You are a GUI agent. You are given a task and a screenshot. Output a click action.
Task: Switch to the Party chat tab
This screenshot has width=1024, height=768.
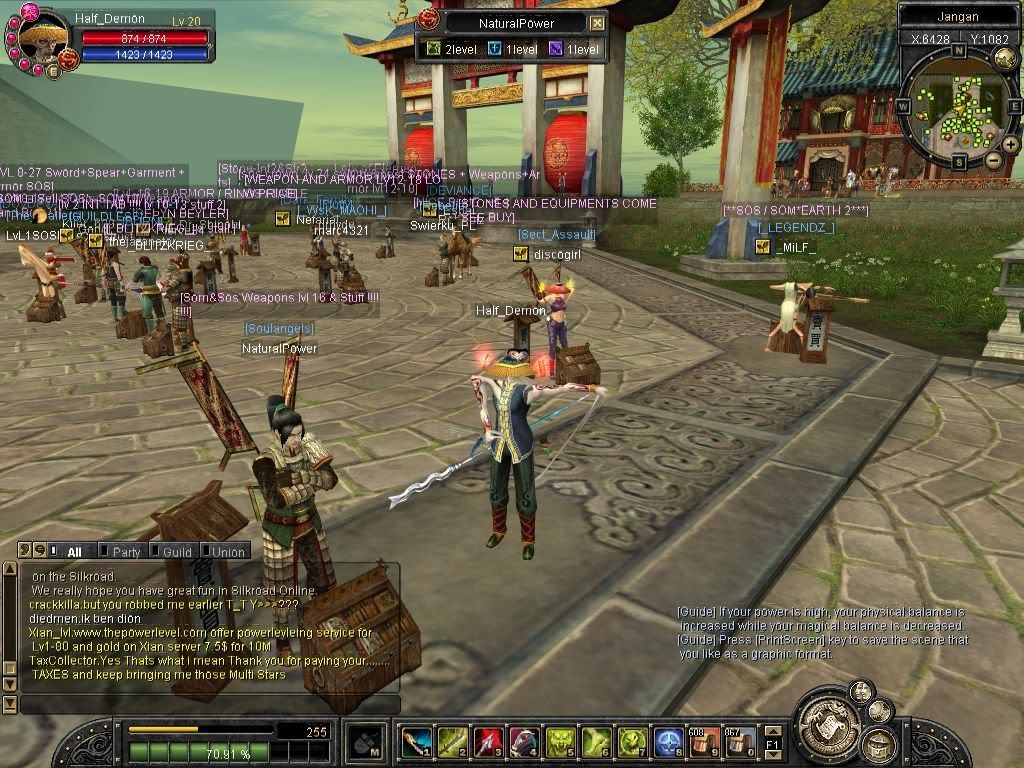click(x=126, y=551)
